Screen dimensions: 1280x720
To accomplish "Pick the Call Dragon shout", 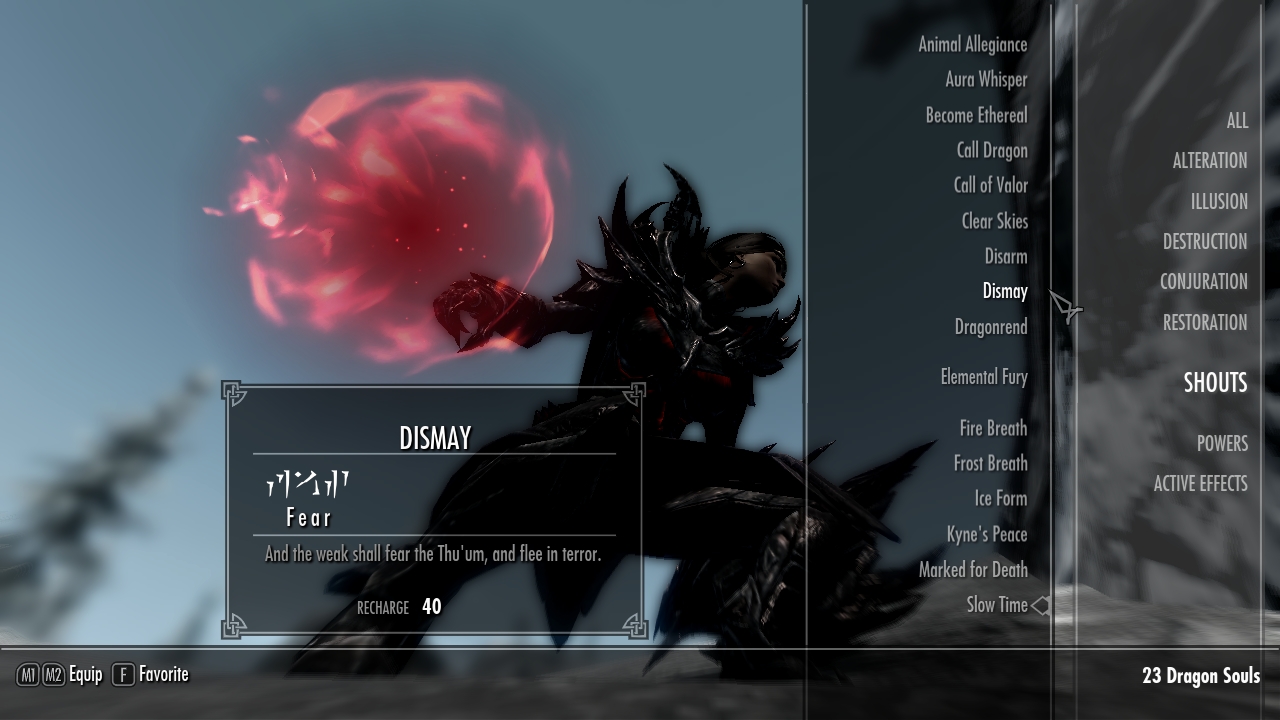I will click(991, 151).
